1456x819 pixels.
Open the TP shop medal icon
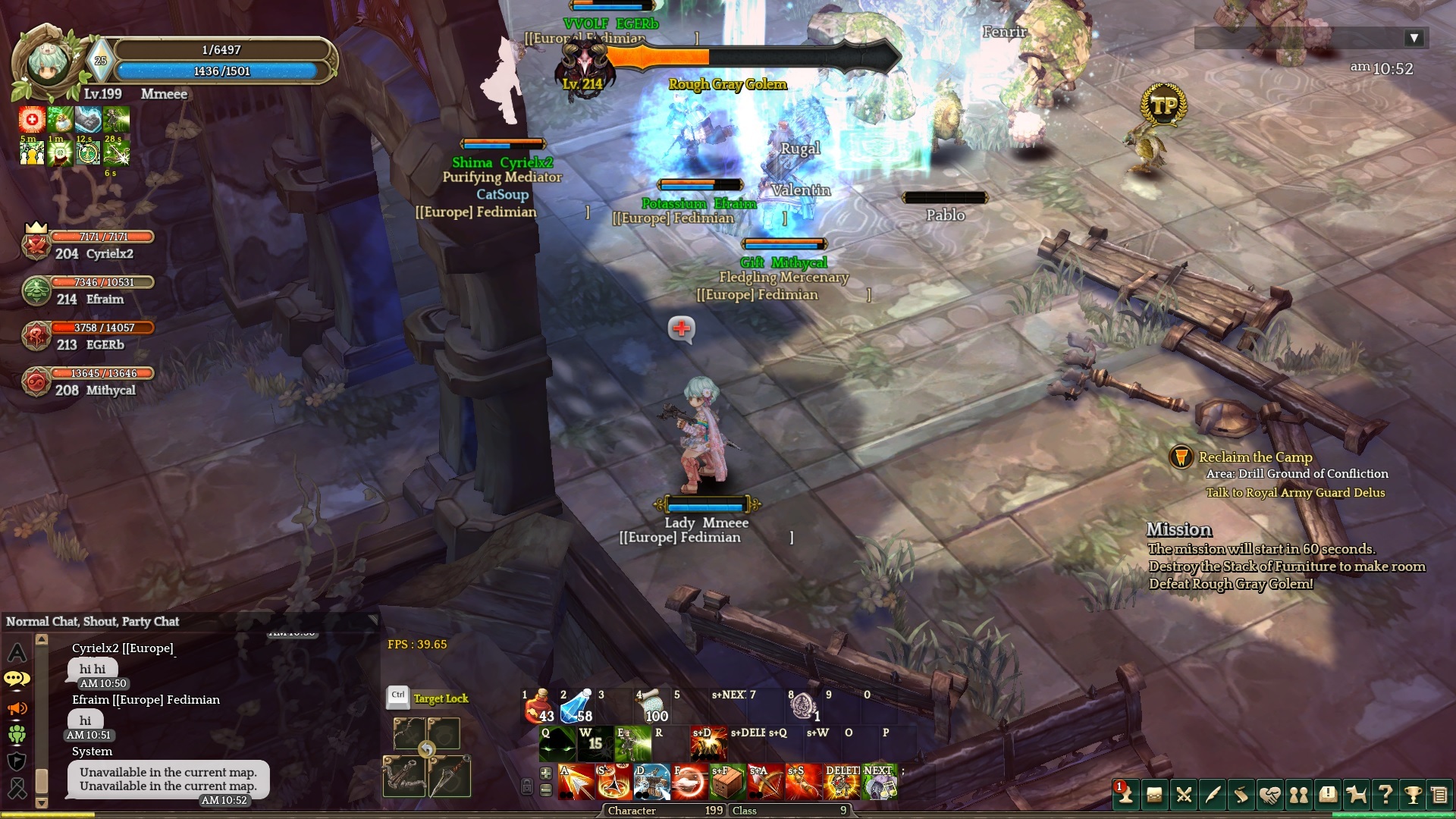coord(1163,106)
